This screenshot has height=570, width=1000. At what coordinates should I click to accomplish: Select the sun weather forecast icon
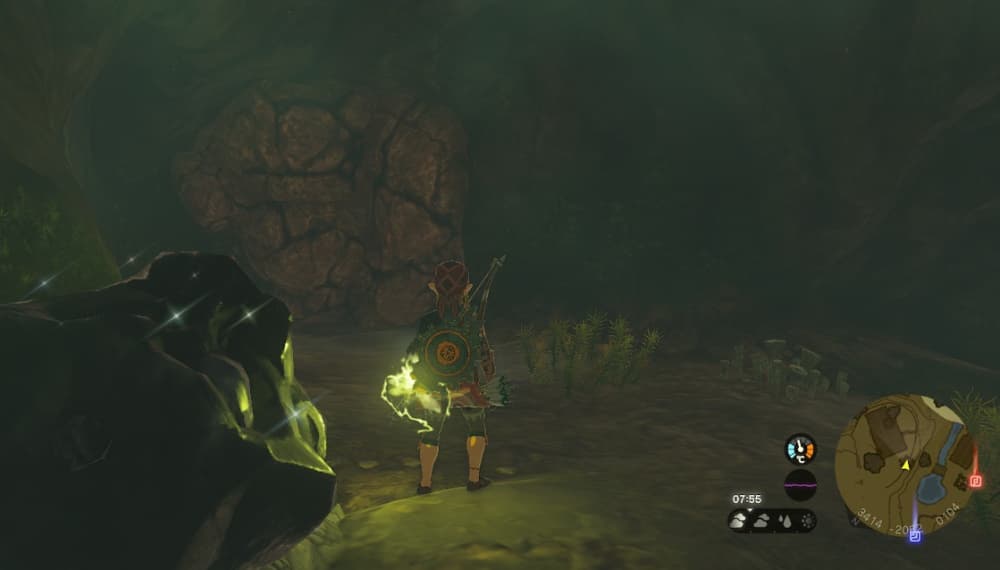(807, 521)
